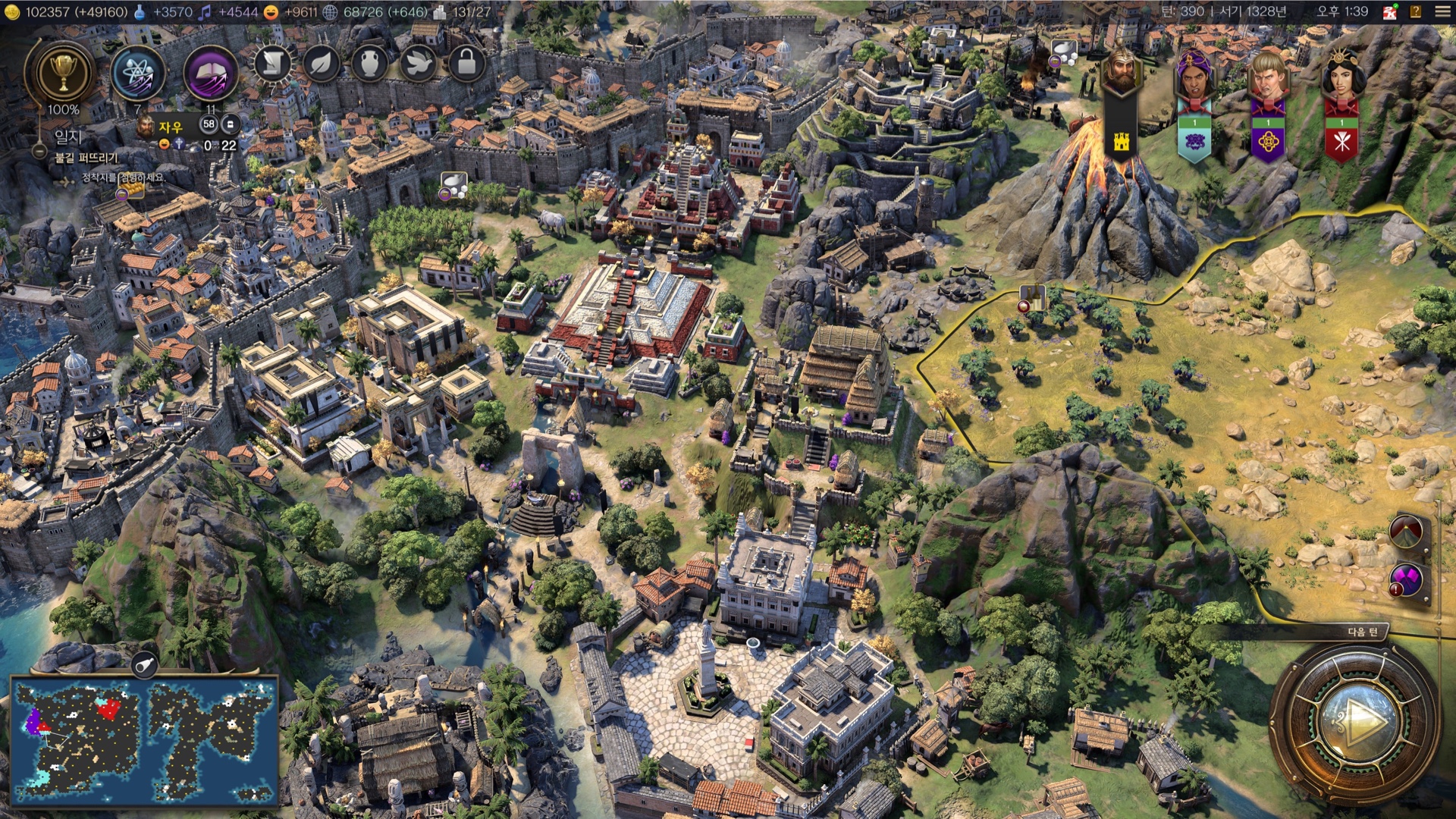Open diplomacy with the purple-turban leader
The image size is (1456, 819).
point(1194,76)
